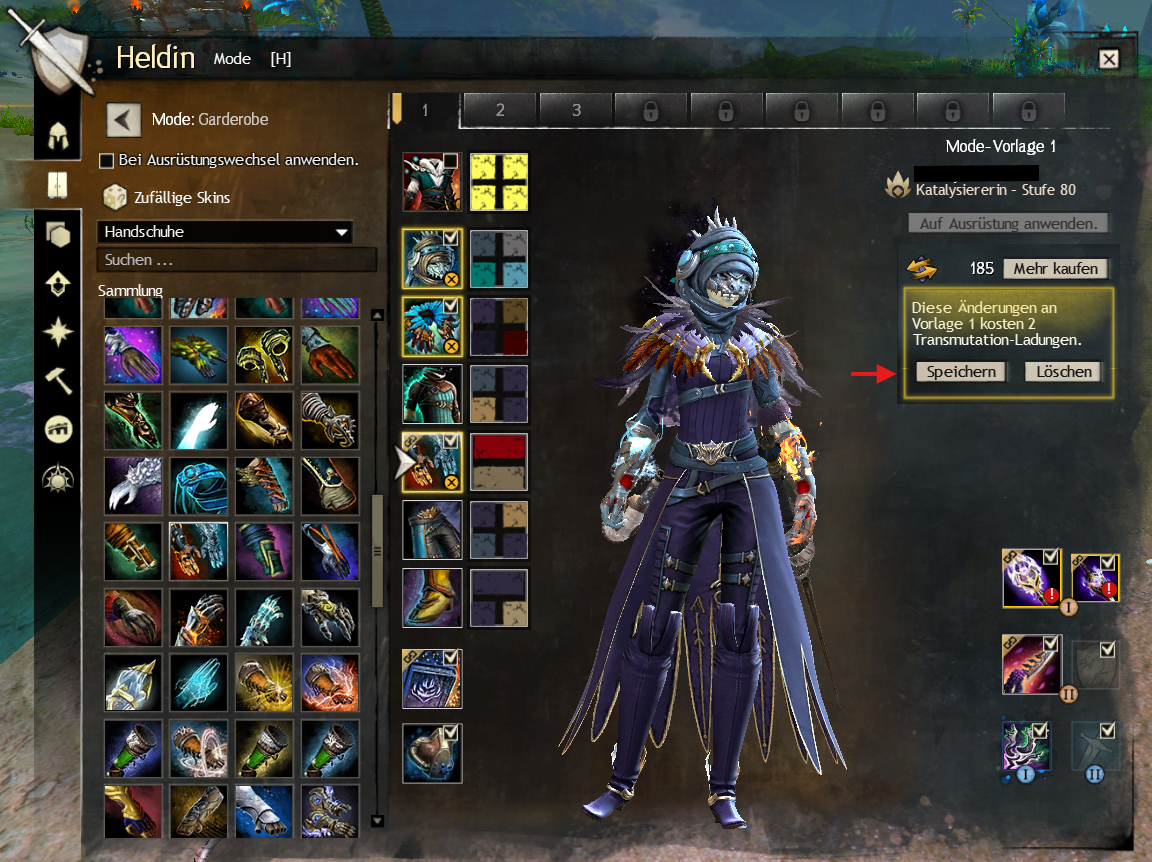Go back from the Garderobe view
The image size is (1152, 862).
124,120
